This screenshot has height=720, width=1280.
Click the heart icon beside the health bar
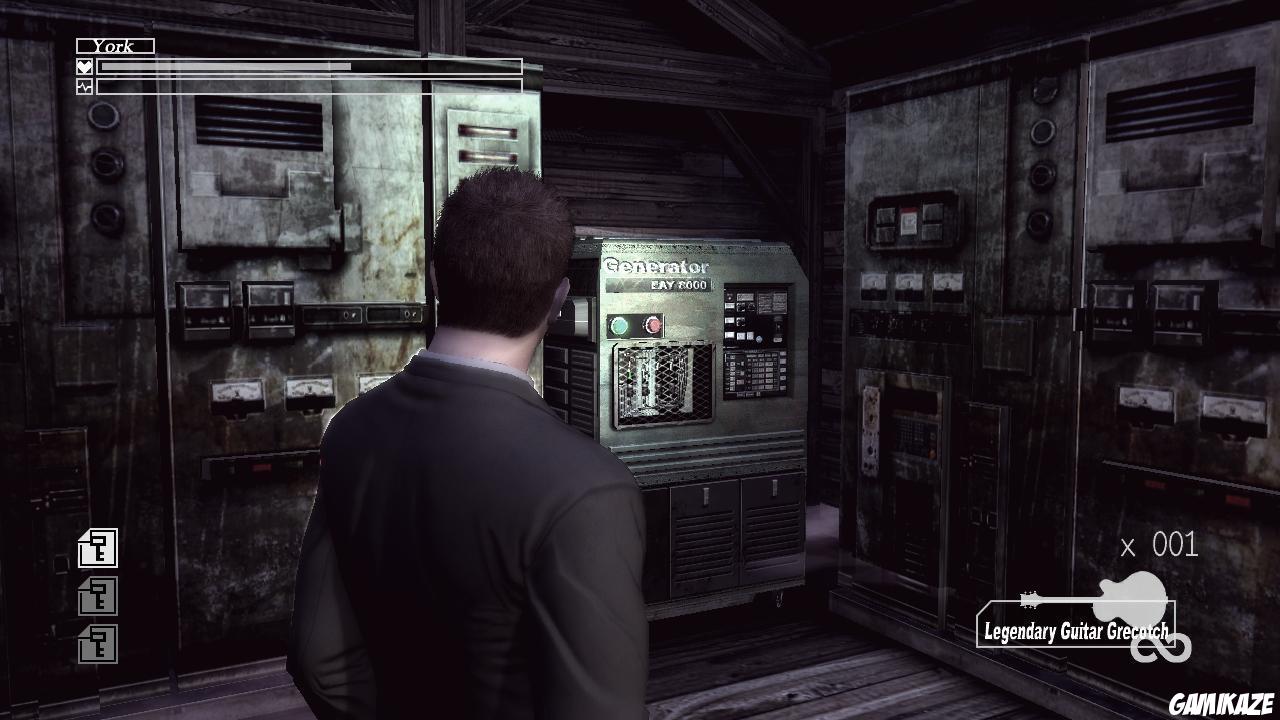(x=84, y=66)
